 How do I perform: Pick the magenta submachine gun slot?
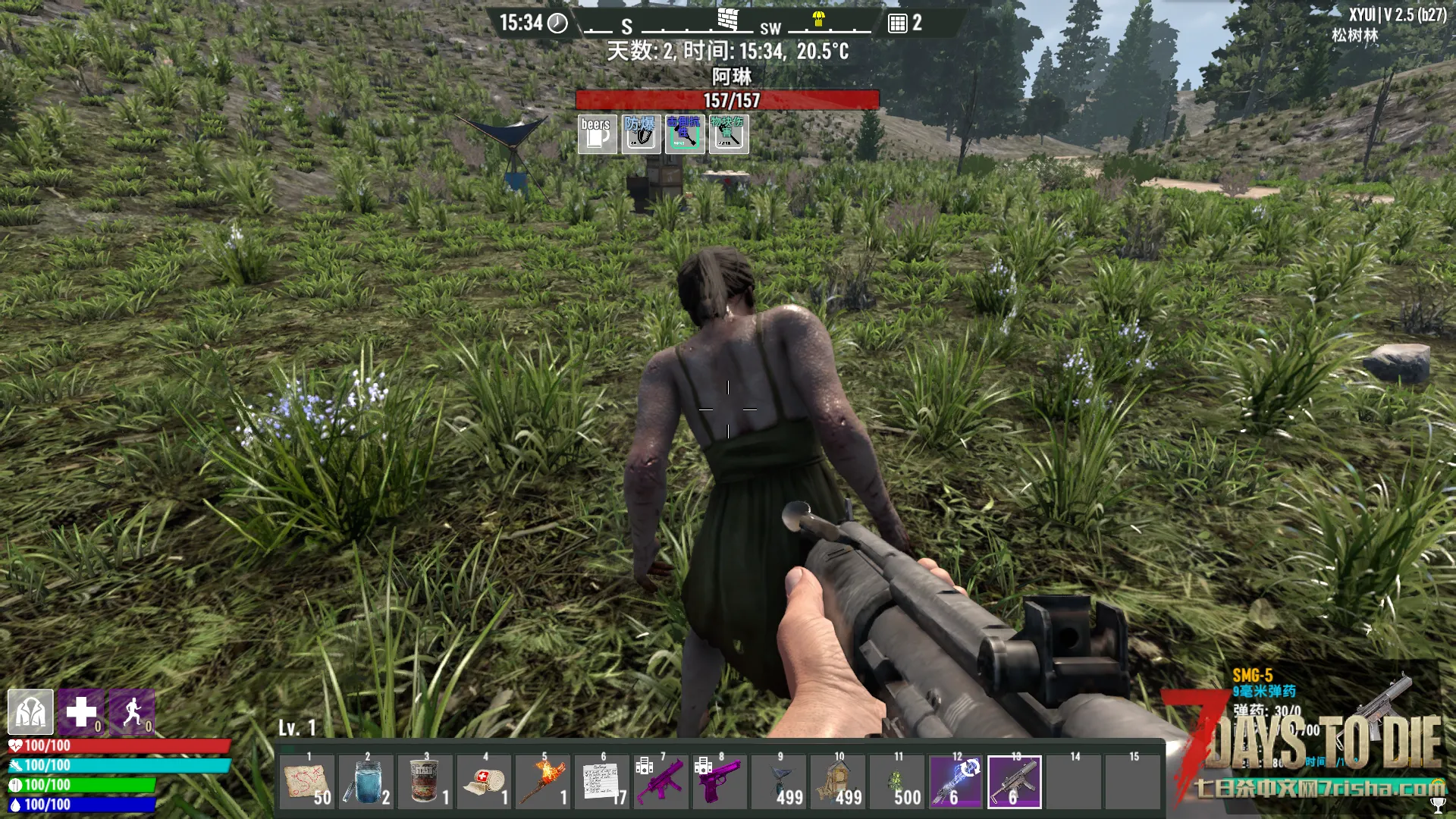click(661, 782)
